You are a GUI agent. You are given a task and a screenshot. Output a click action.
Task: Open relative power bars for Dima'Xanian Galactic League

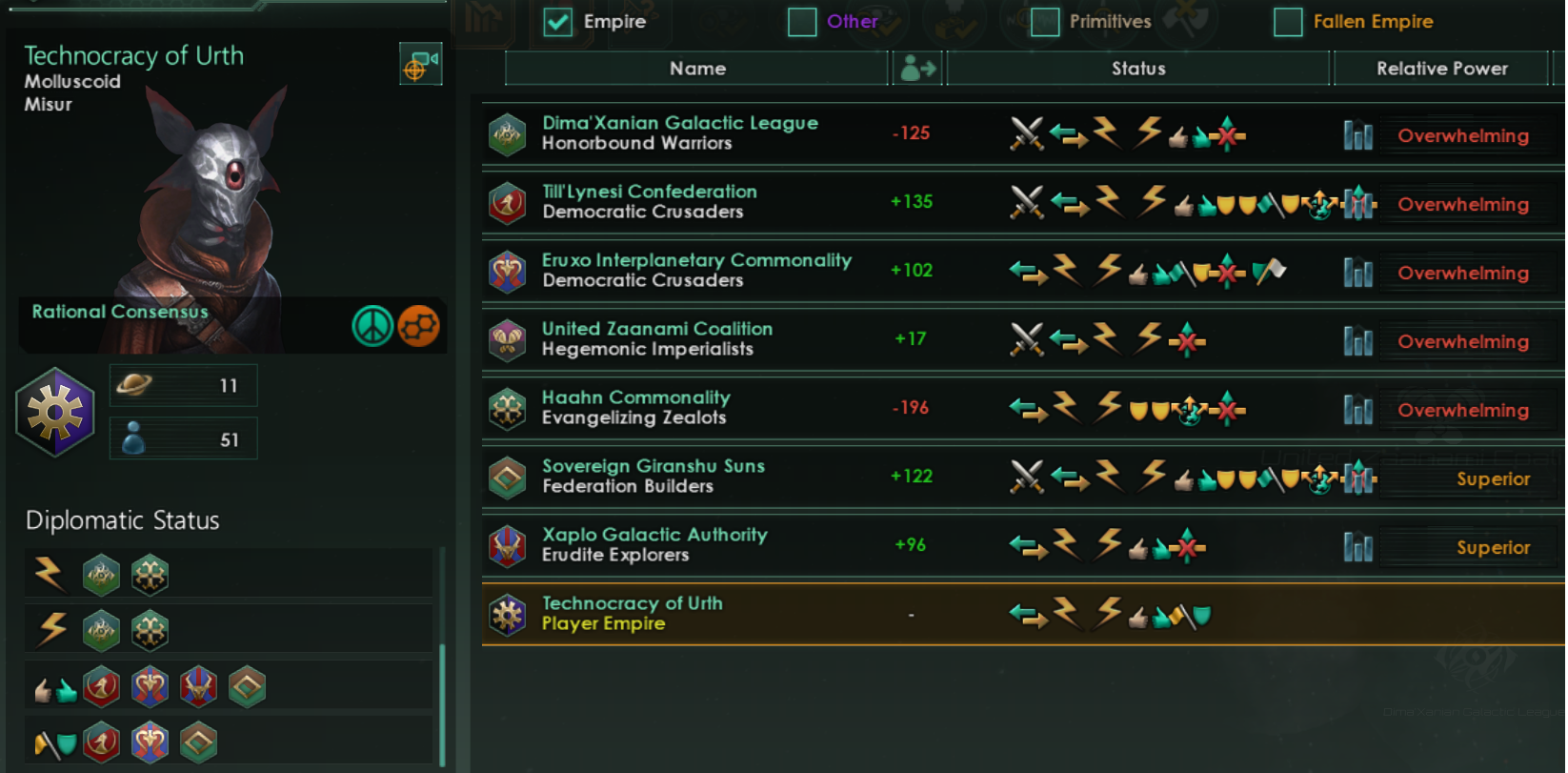click(x=1357, y=135)
